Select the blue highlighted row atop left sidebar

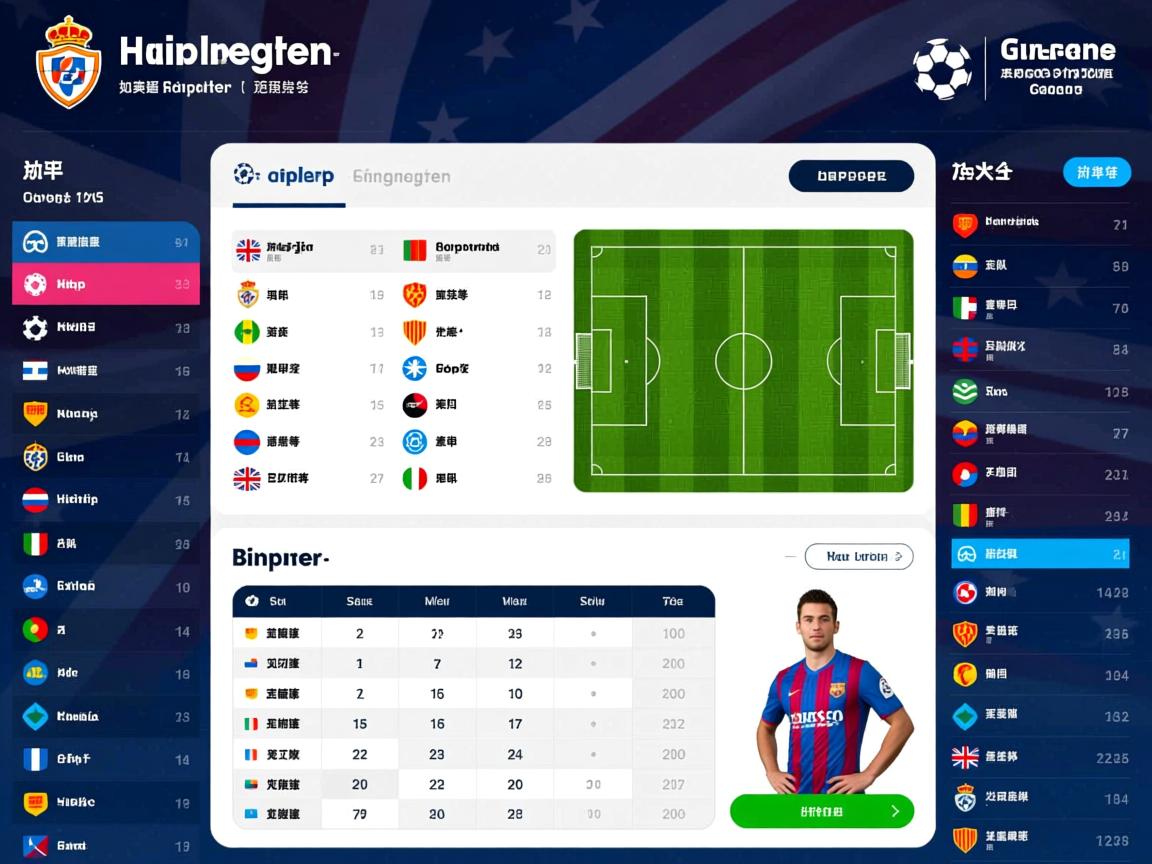(105, 241)
